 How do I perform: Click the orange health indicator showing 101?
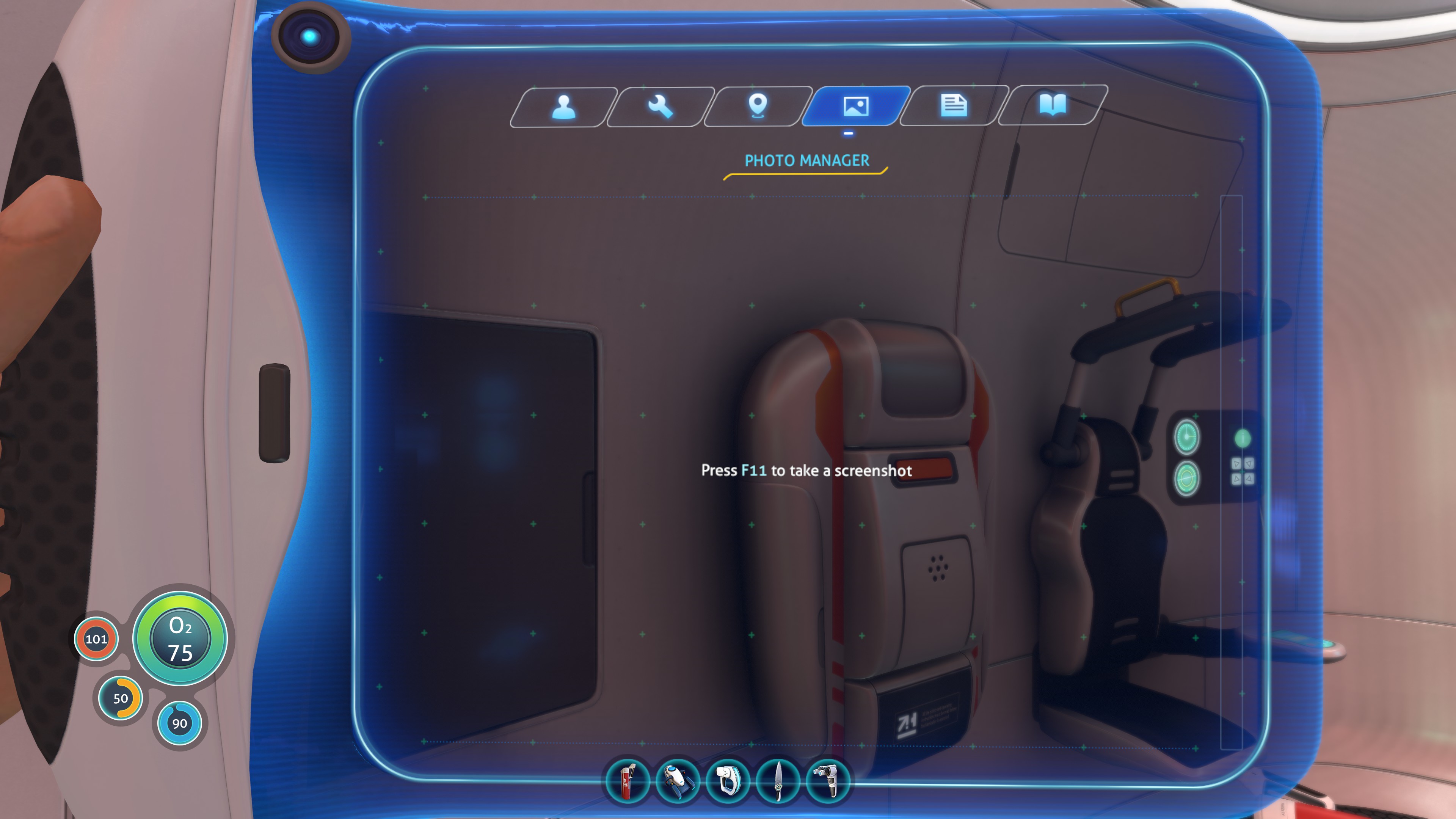tap(97, 639)
